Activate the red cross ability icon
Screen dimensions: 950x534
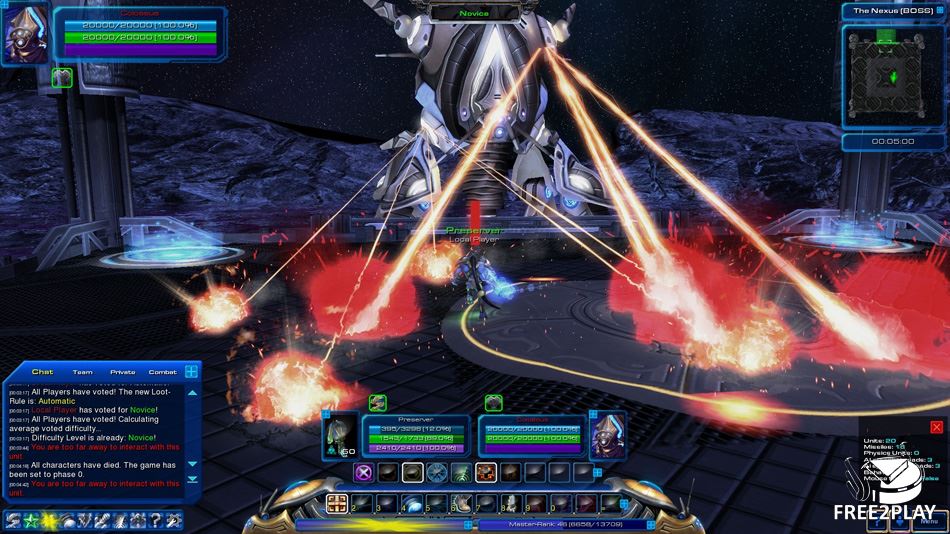[x=486, y=473]
